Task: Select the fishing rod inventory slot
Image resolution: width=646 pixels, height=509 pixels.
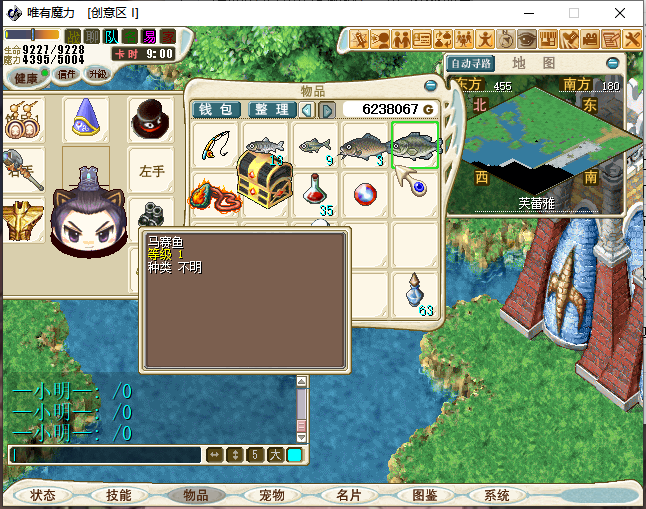Action: click(x=216, y=146)
